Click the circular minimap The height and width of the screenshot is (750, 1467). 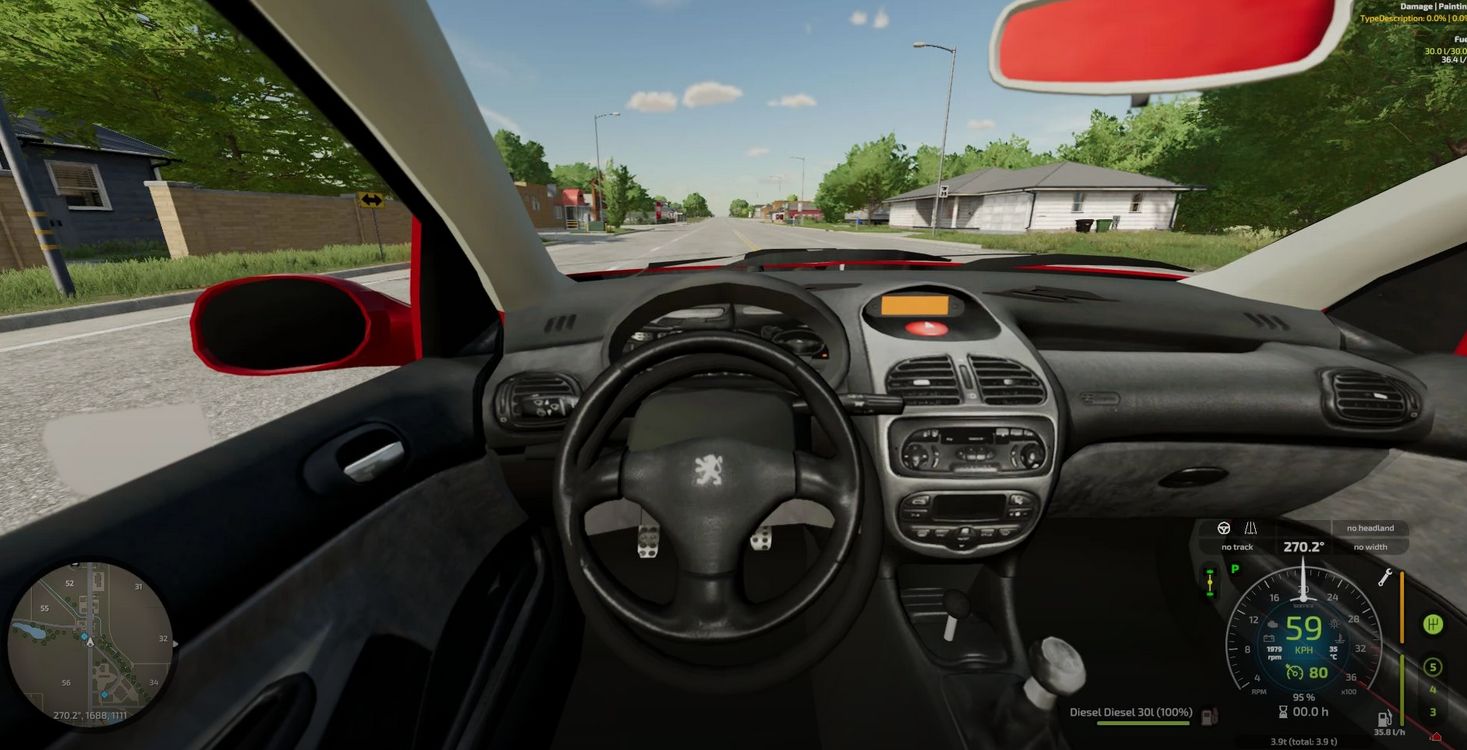point(90,640)
